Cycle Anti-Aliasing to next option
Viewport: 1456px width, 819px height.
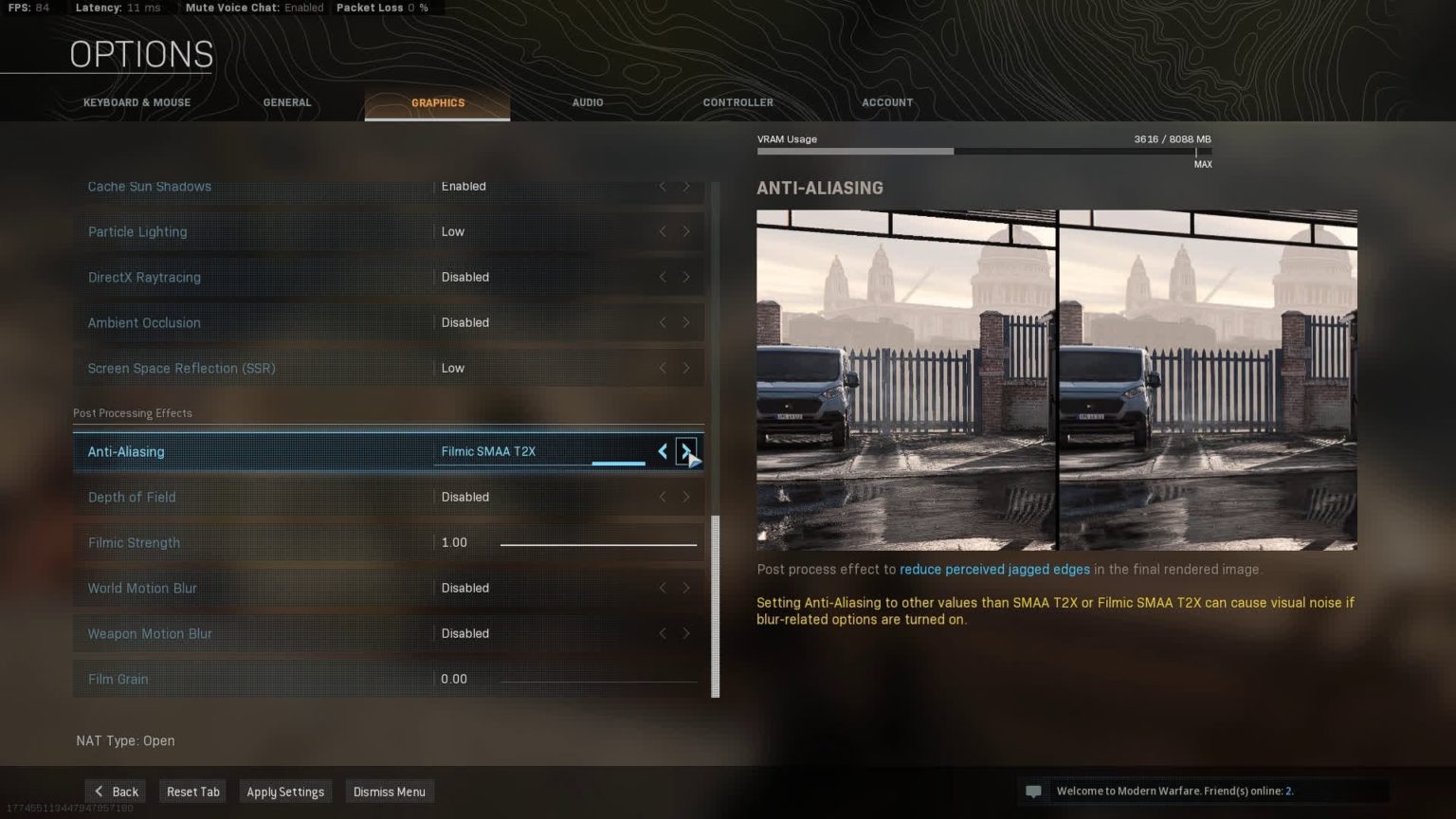coord(685,451)
